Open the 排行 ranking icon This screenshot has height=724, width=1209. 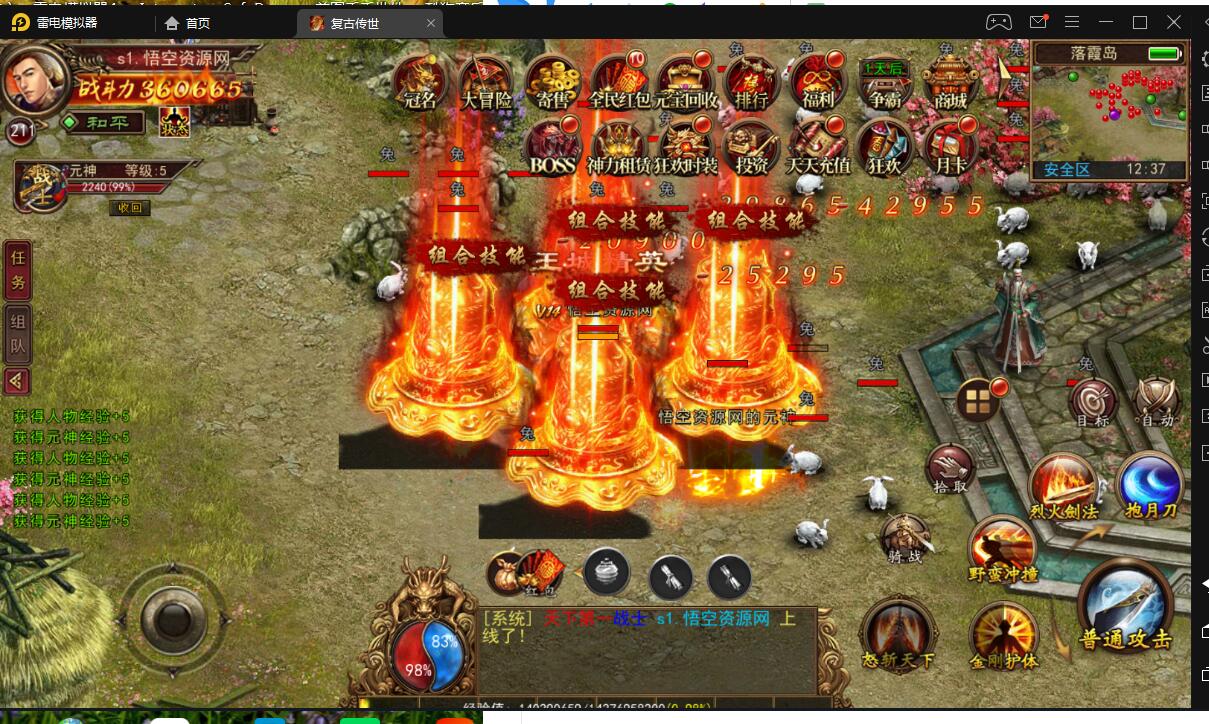(751, 80)
